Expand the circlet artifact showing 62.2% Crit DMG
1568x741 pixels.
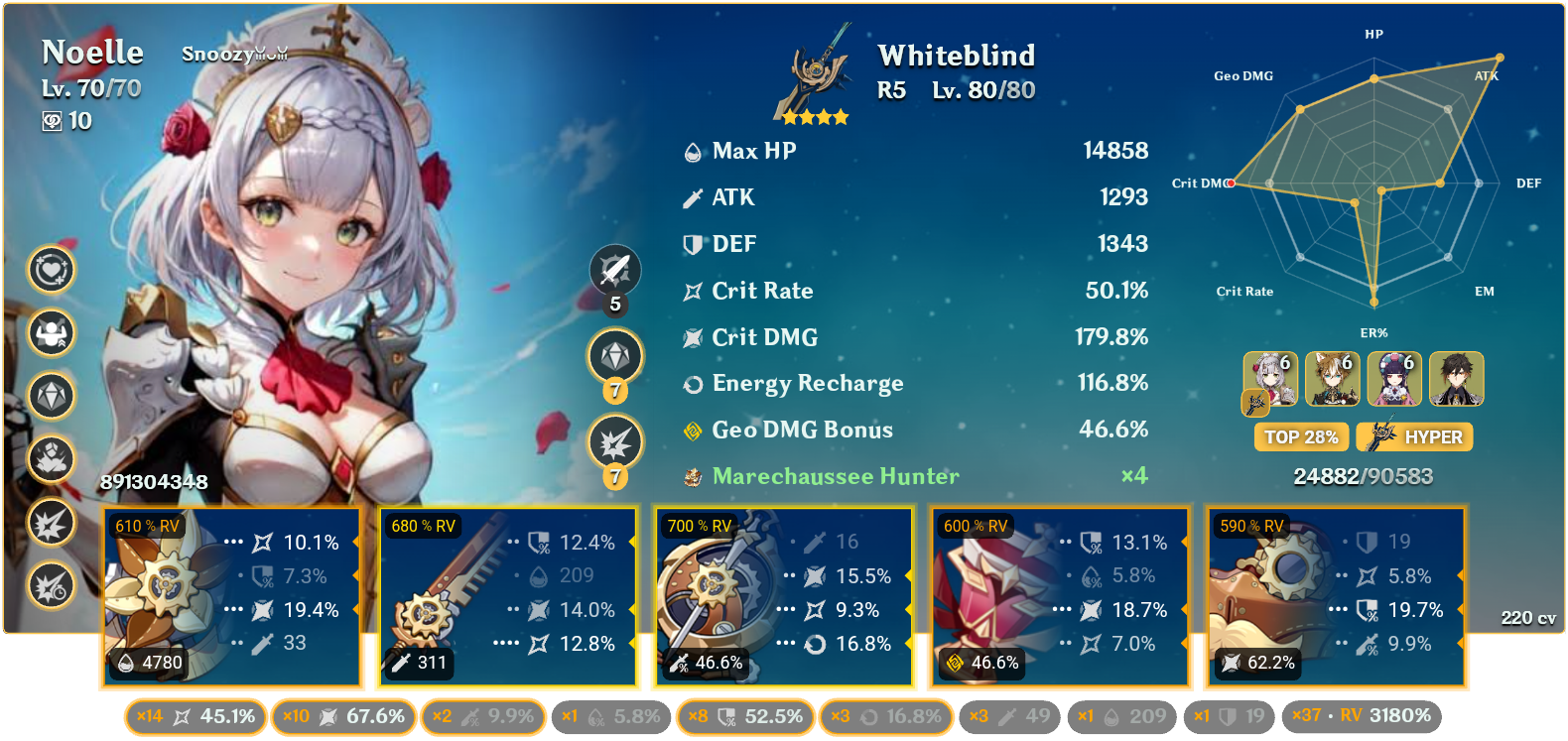point(1335,595)
